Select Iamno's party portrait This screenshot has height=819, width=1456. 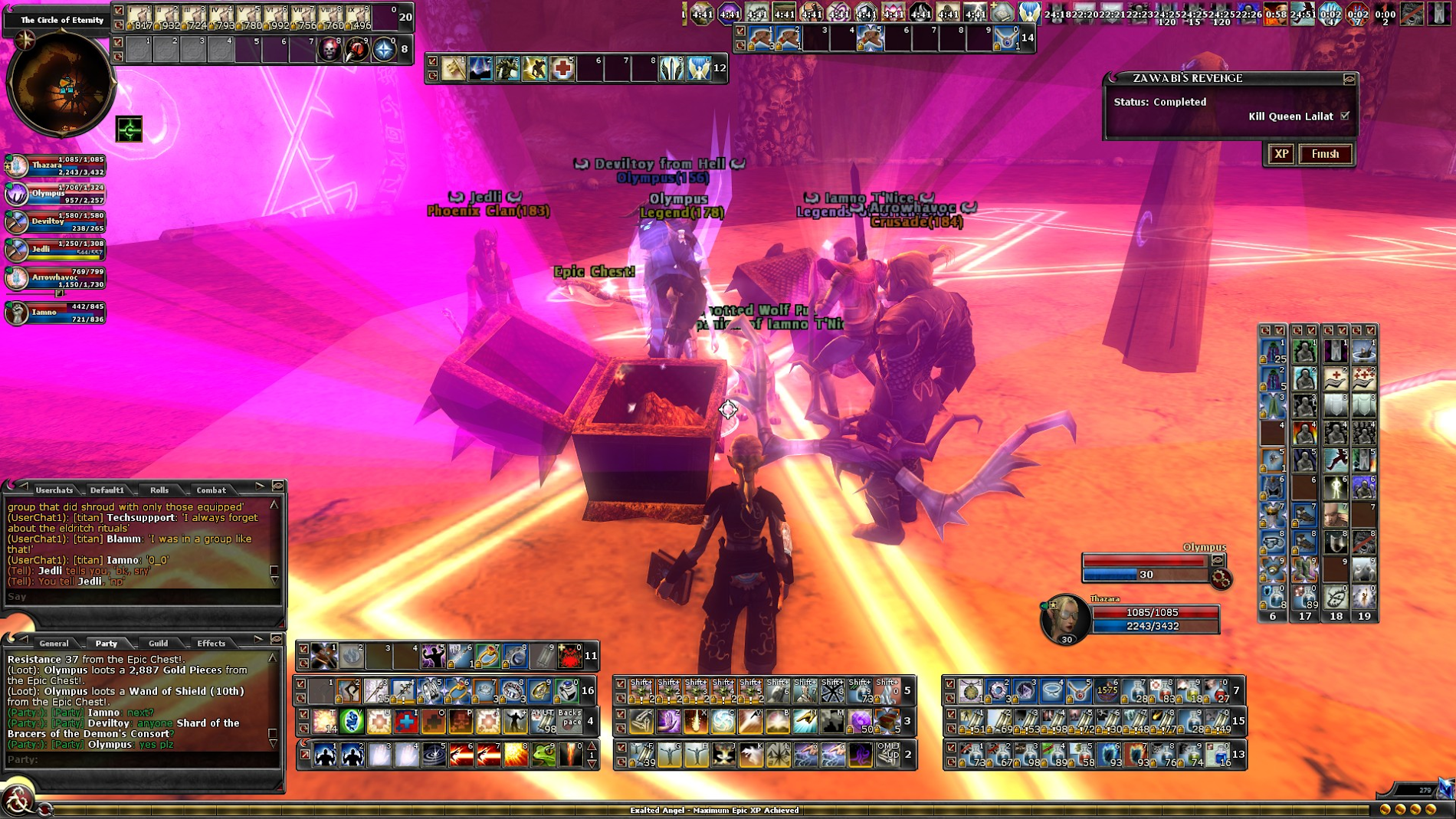[x=17, y=313]
